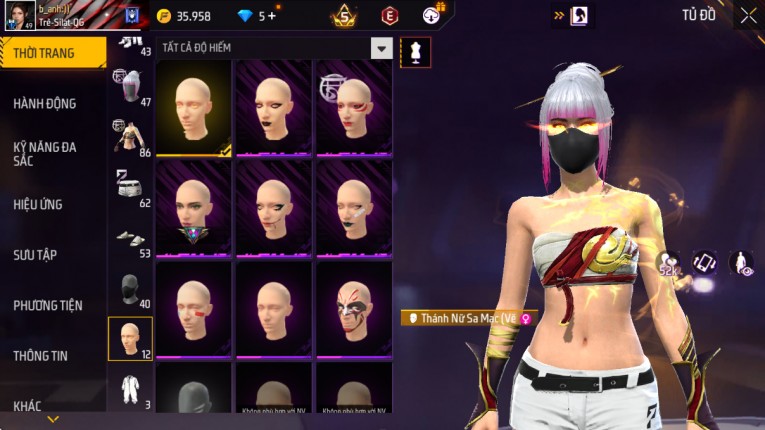Screen dimensions: 765x430
Task: Go to the Sưu Tập tab
Action: [x=35, y=255]
